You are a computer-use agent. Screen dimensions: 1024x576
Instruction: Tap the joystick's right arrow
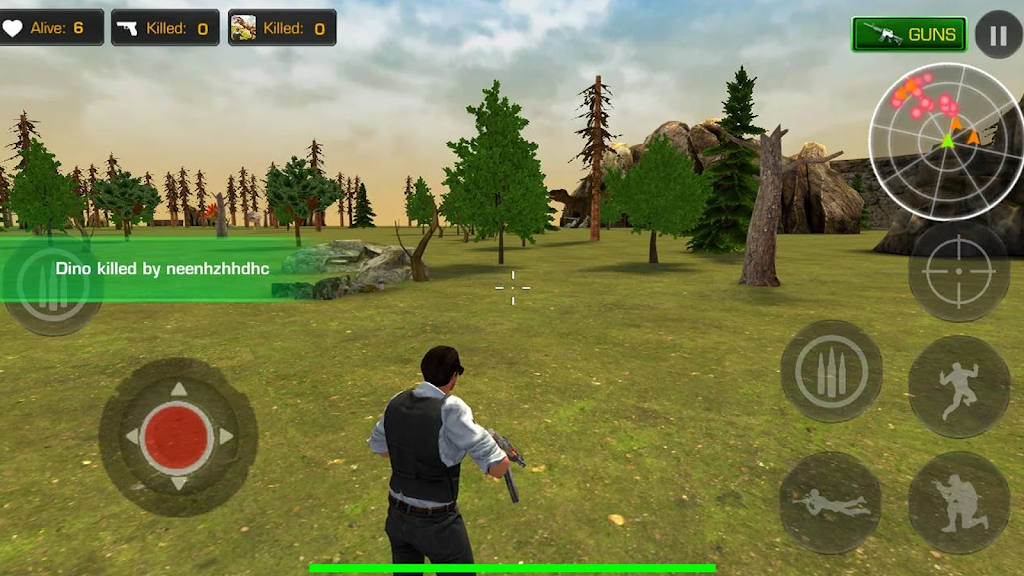pyautogui.click(x=226, y=437)
